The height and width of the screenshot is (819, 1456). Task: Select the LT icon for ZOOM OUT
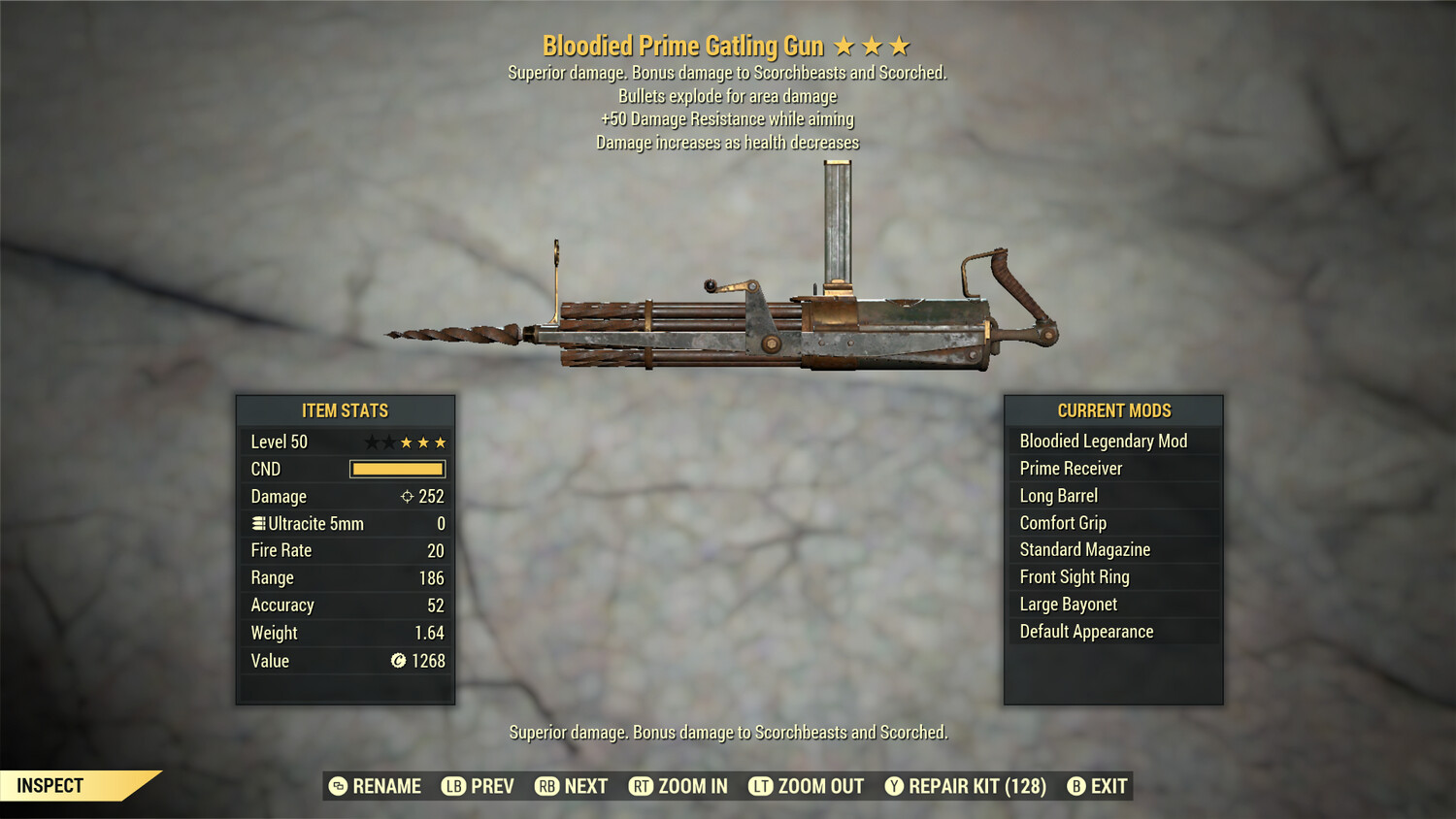[762, 786]
